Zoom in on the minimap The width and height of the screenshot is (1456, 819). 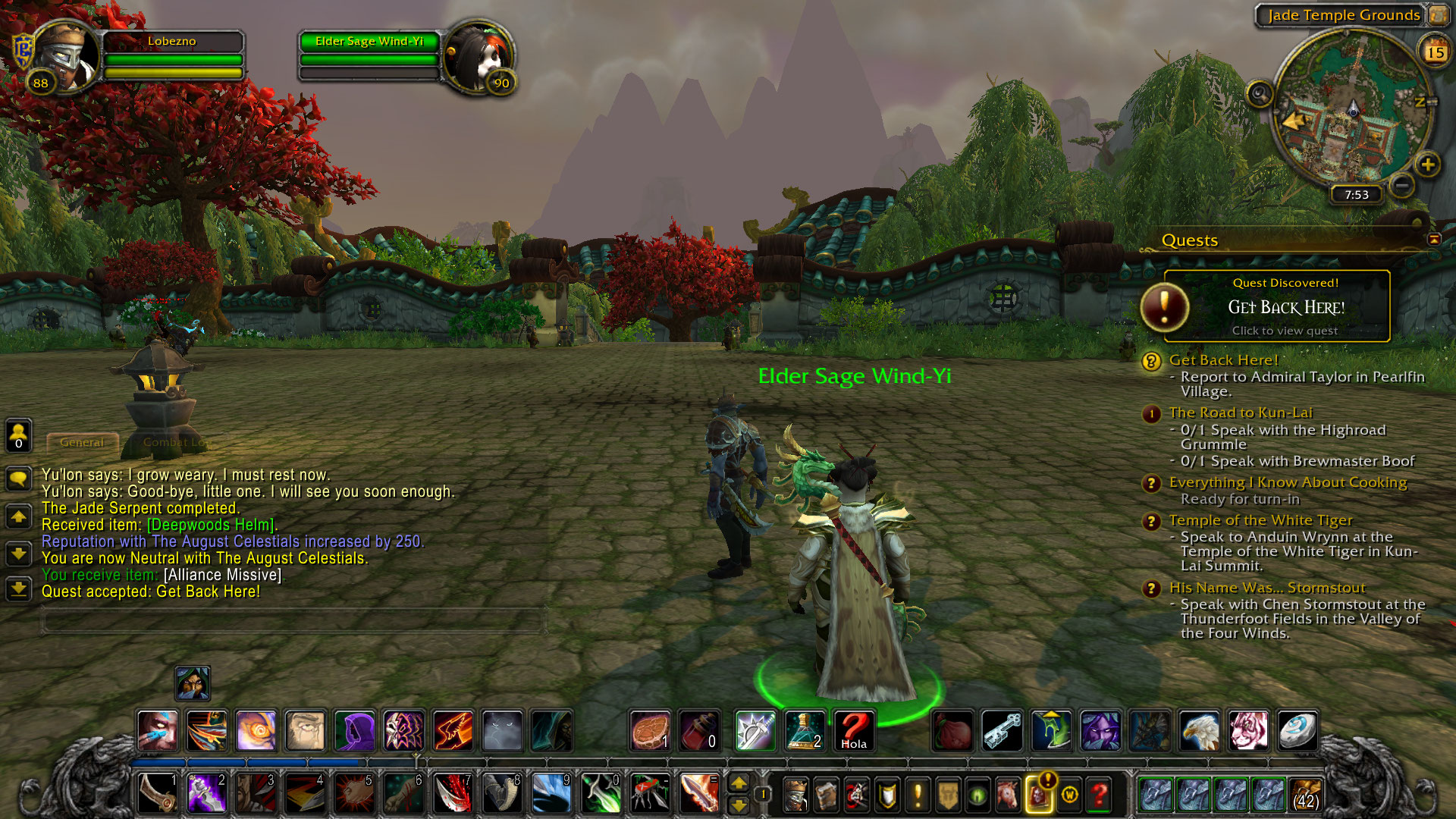coord(1427,165)
